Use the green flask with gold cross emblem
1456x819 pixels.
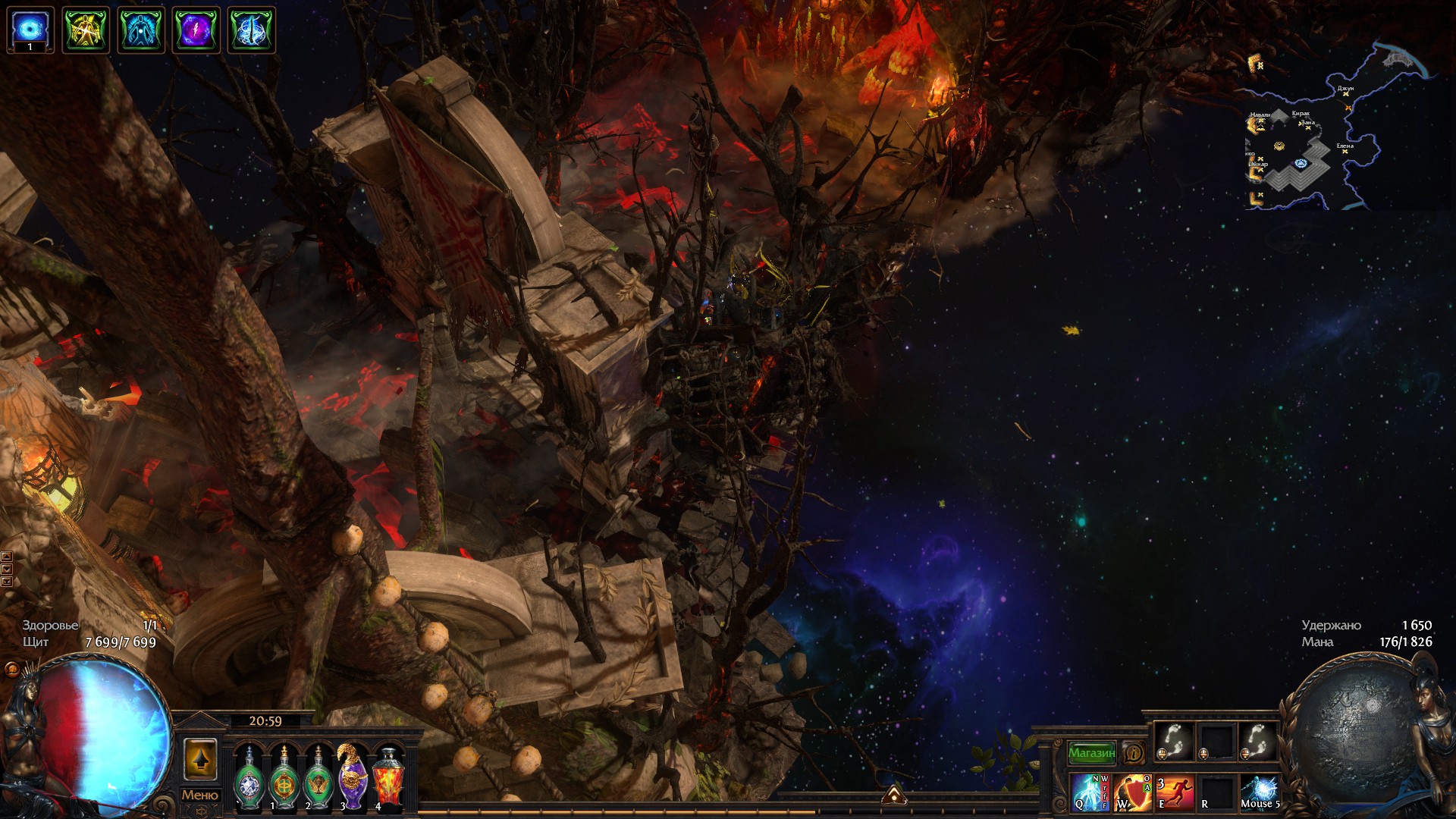pos(284,779)
